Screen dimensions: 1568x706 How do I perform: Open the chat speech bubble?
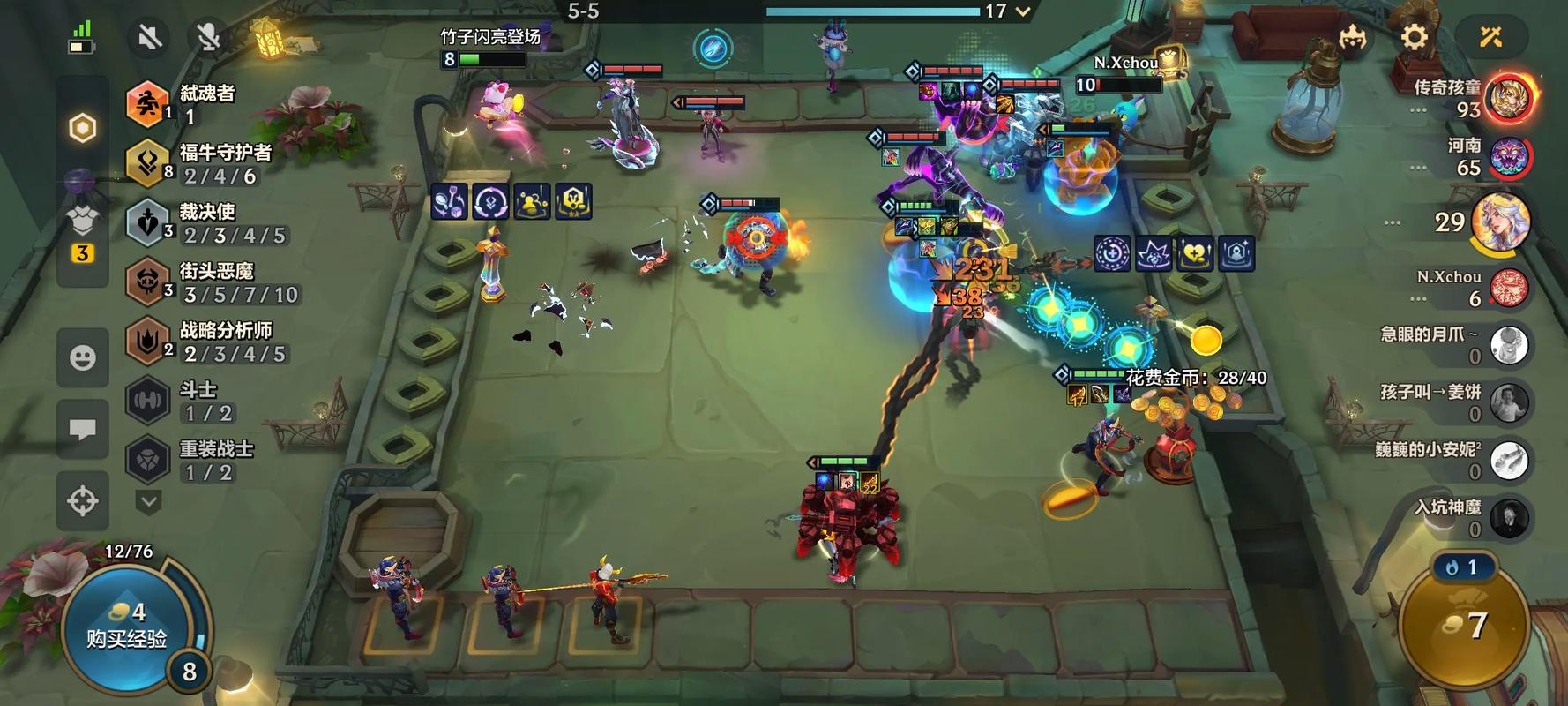(83, 429)
